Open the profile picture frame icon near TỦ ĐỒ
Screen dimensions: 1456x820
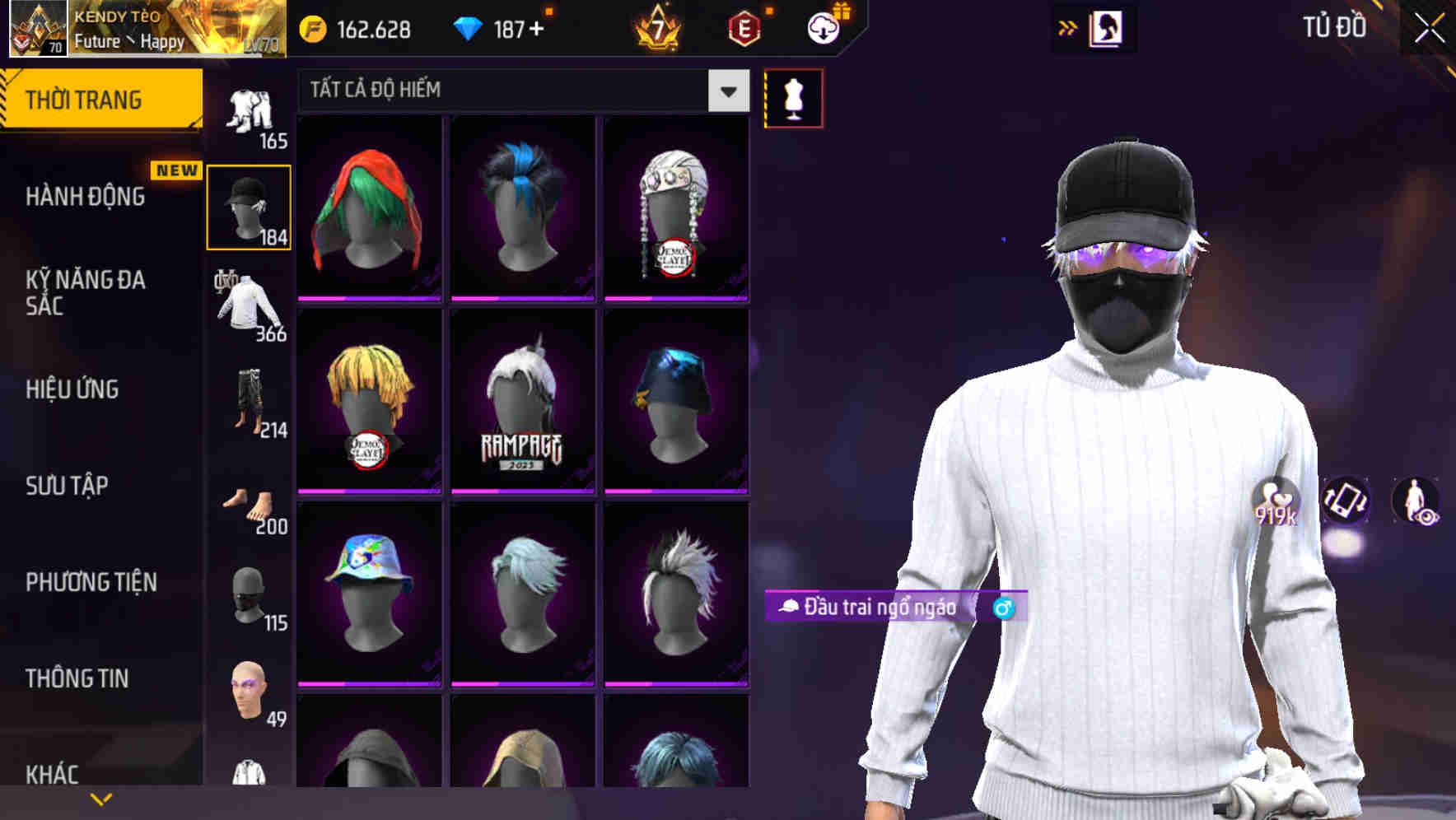(1107, 27)
